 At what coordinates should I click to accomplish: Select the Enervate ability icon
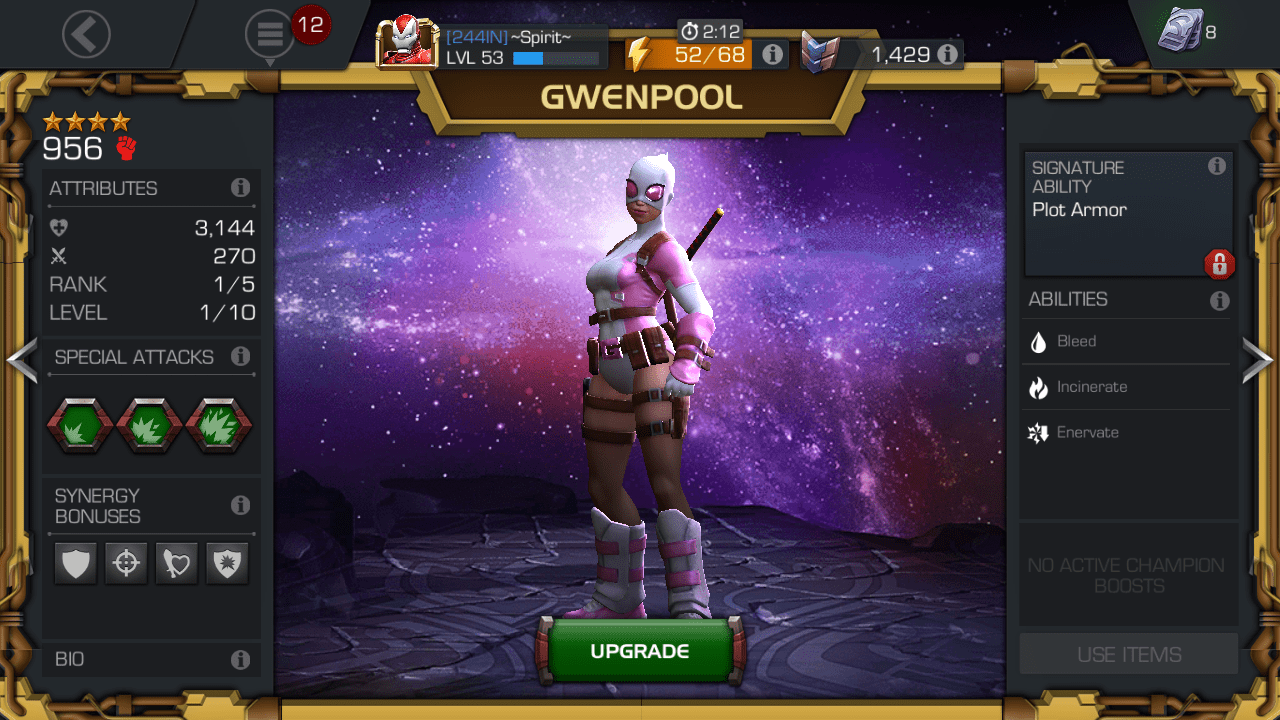1040,432
